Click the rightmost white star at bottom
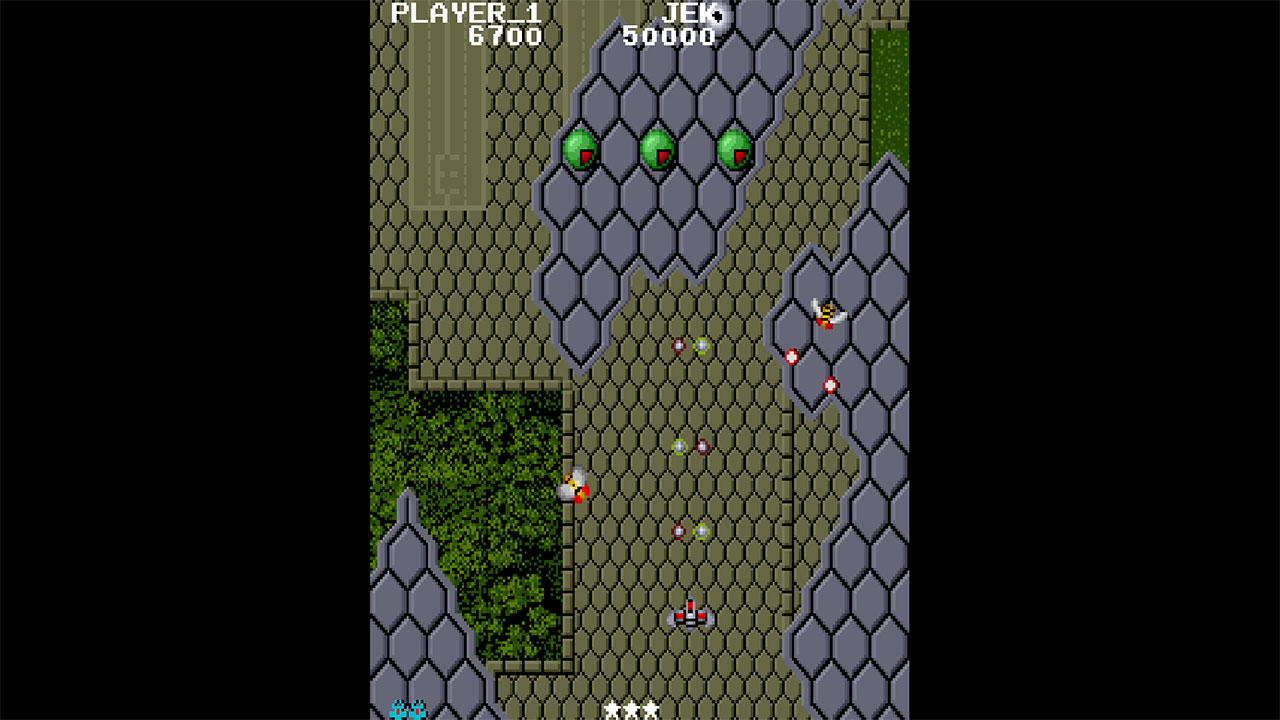 (651, 709)
